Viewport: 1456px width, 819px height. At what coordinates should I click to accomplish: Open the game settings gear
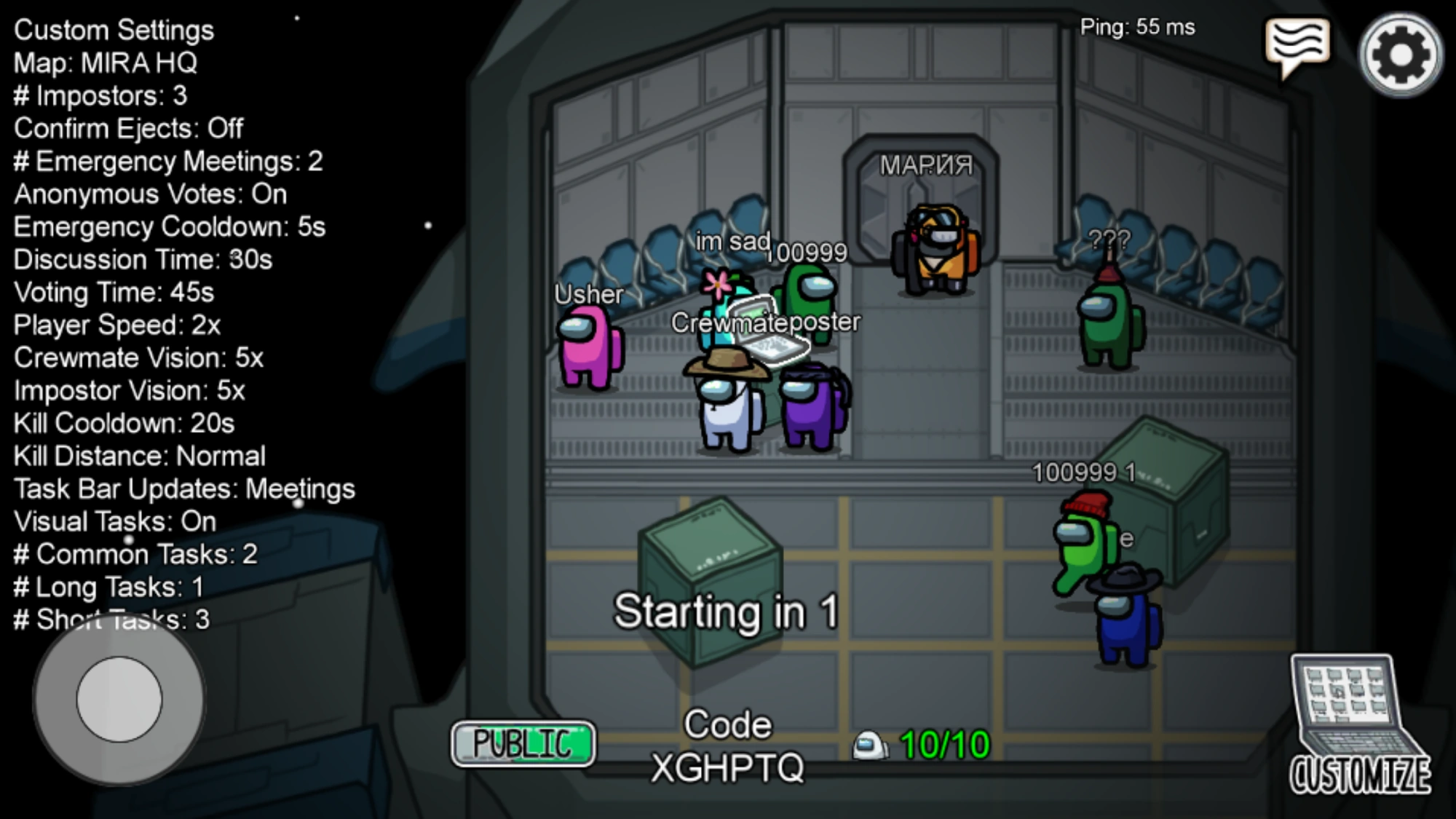(x=1400, y=55)
